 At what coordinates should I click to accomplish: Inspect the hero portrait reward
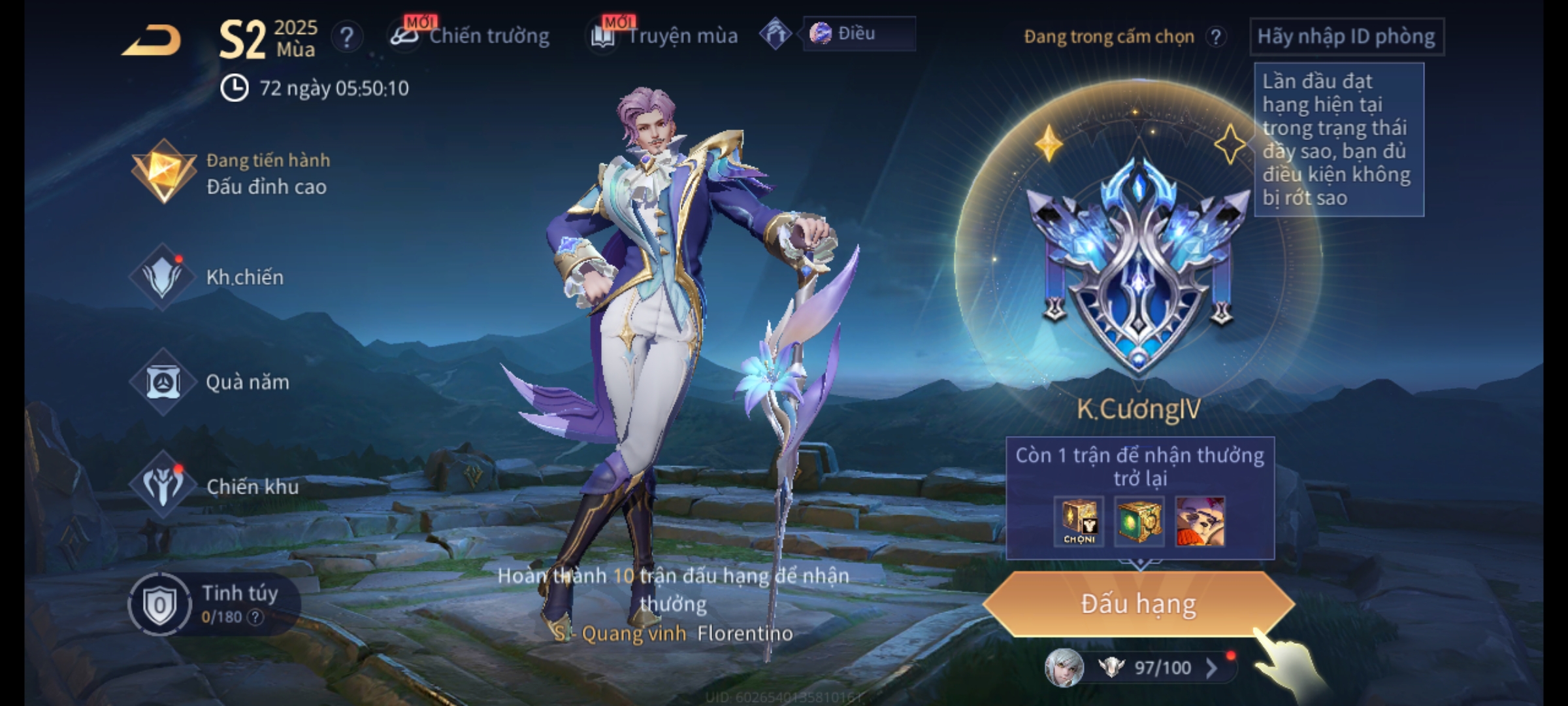(1200, 522)
